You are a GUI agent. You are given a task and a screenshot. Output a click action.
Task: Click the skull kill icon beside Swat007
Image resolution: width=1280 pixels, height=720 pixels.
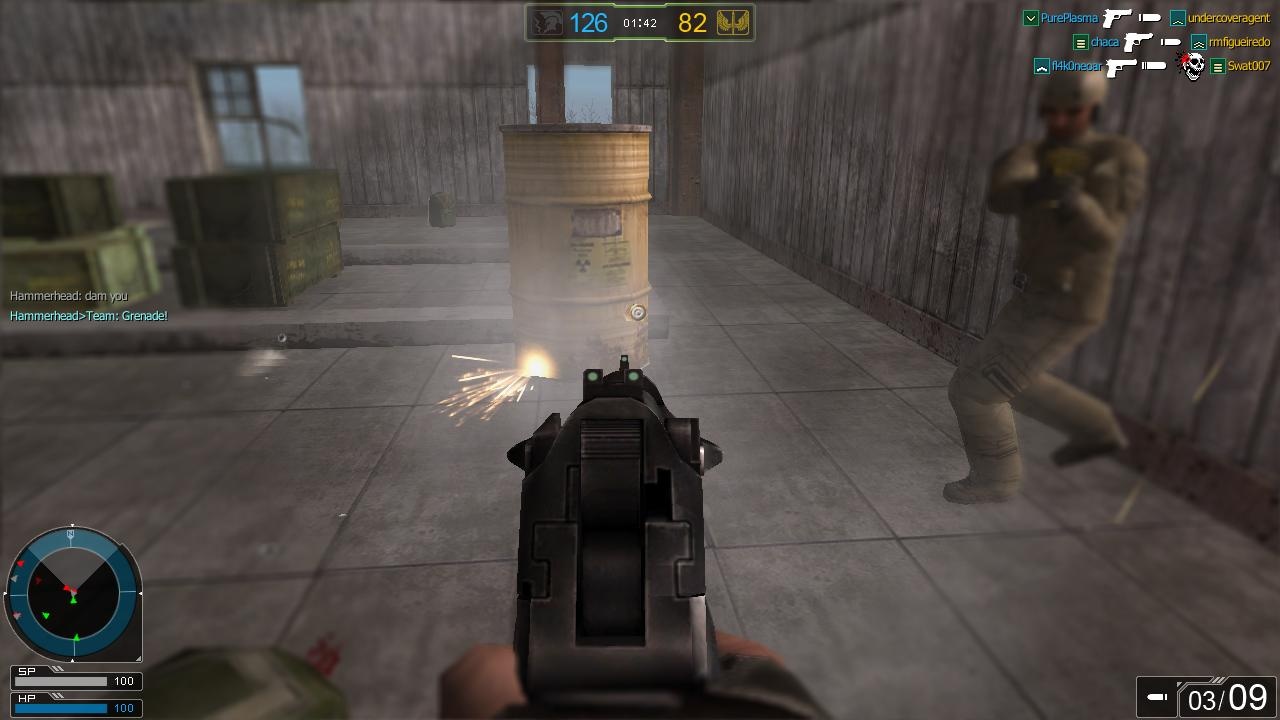pos(1193,65)
